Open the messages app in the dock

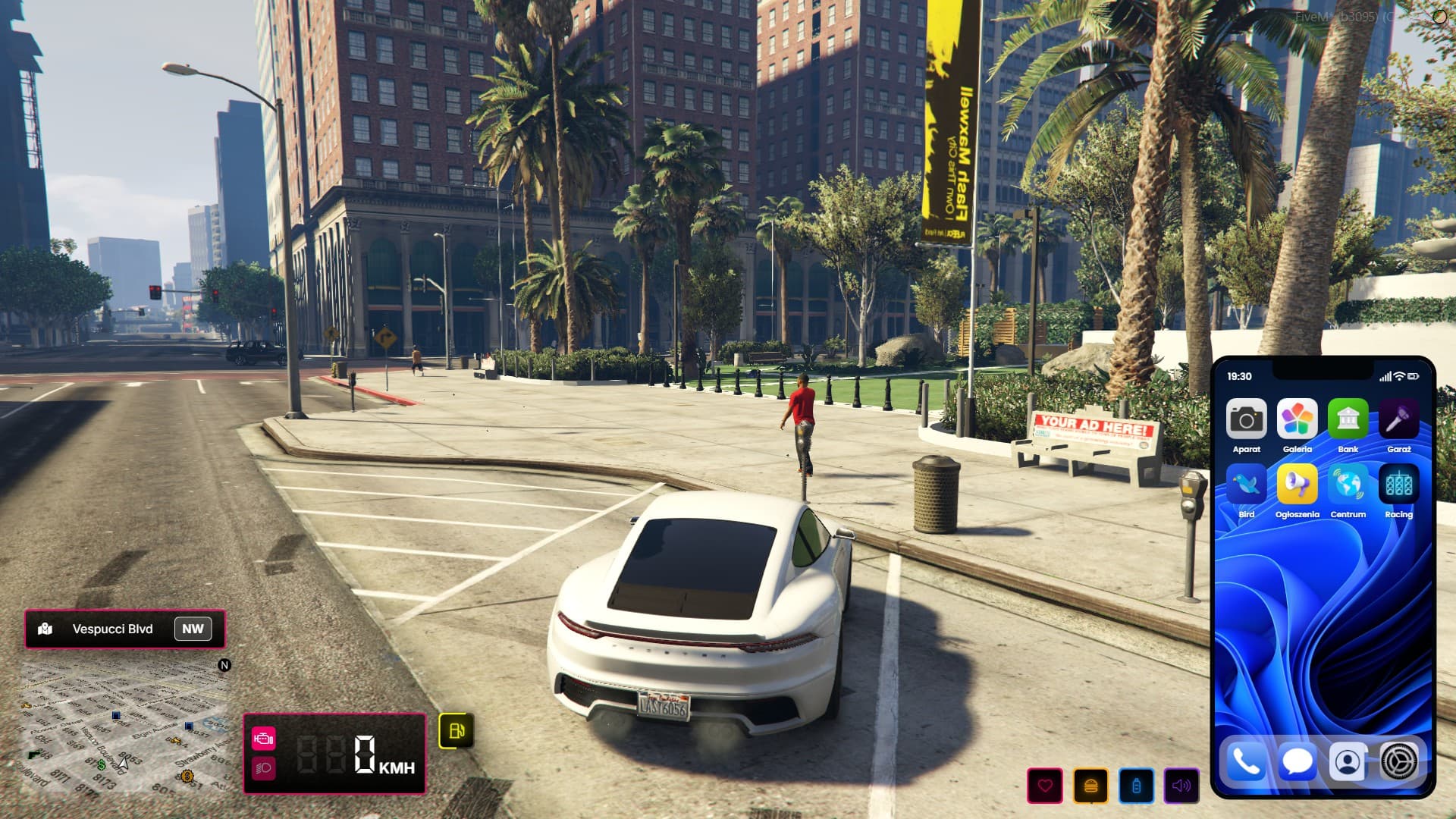coord(1297,761)
